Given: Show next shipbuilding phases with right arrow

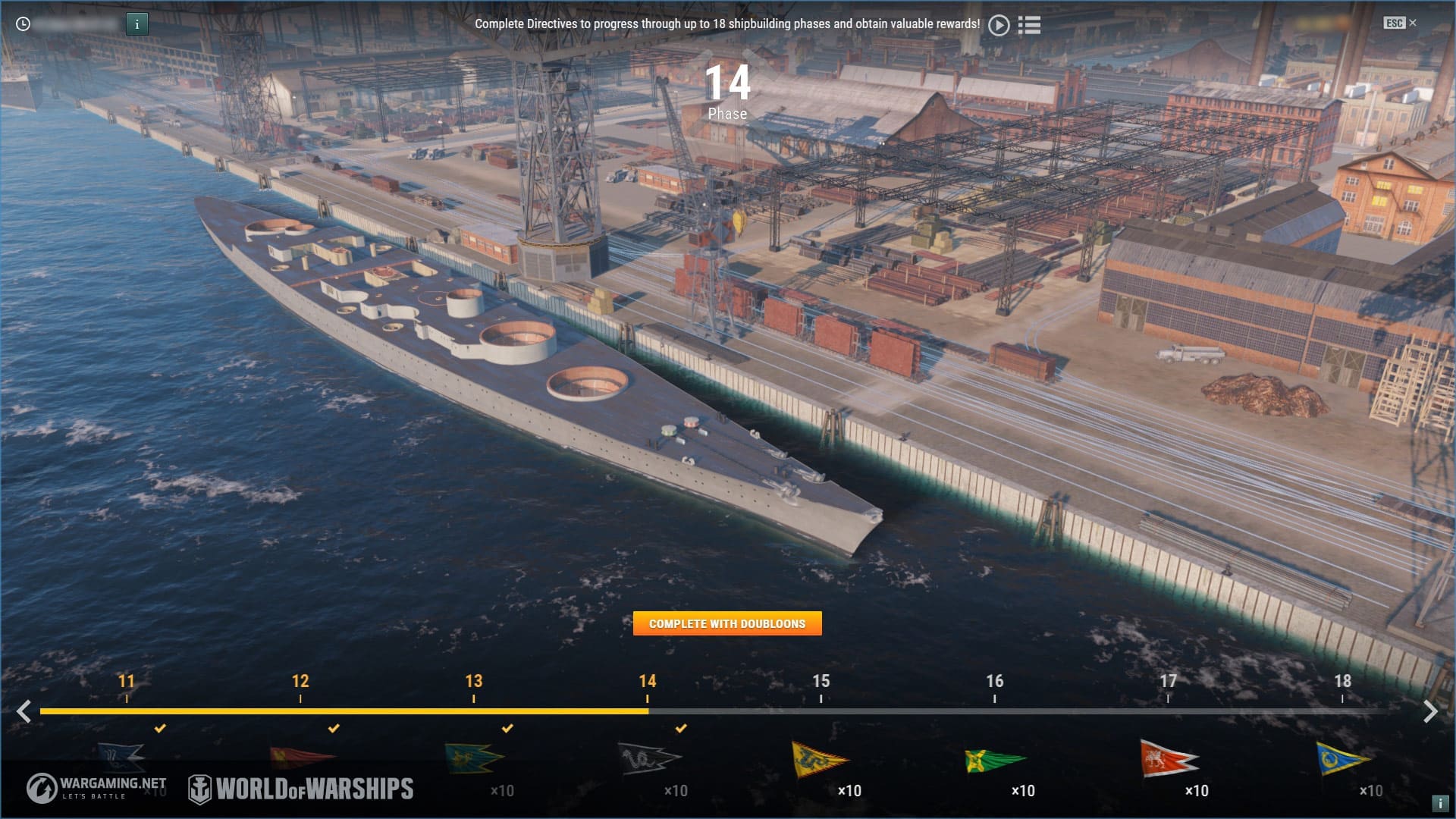Looking at the screenshot, I should coord(1430,711).
